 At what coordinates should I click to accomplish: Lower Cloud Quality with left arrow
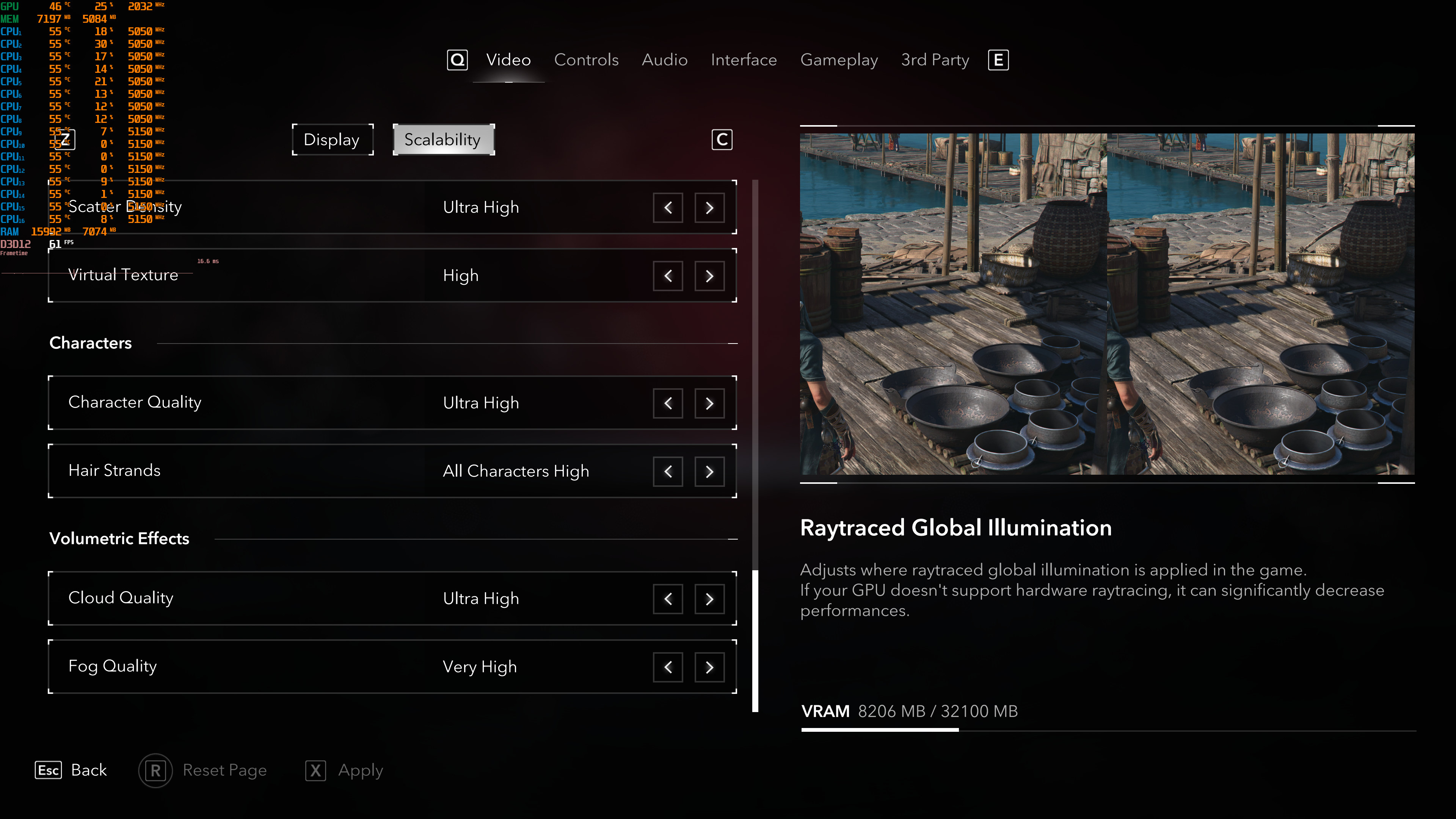[x=667, y=599]
